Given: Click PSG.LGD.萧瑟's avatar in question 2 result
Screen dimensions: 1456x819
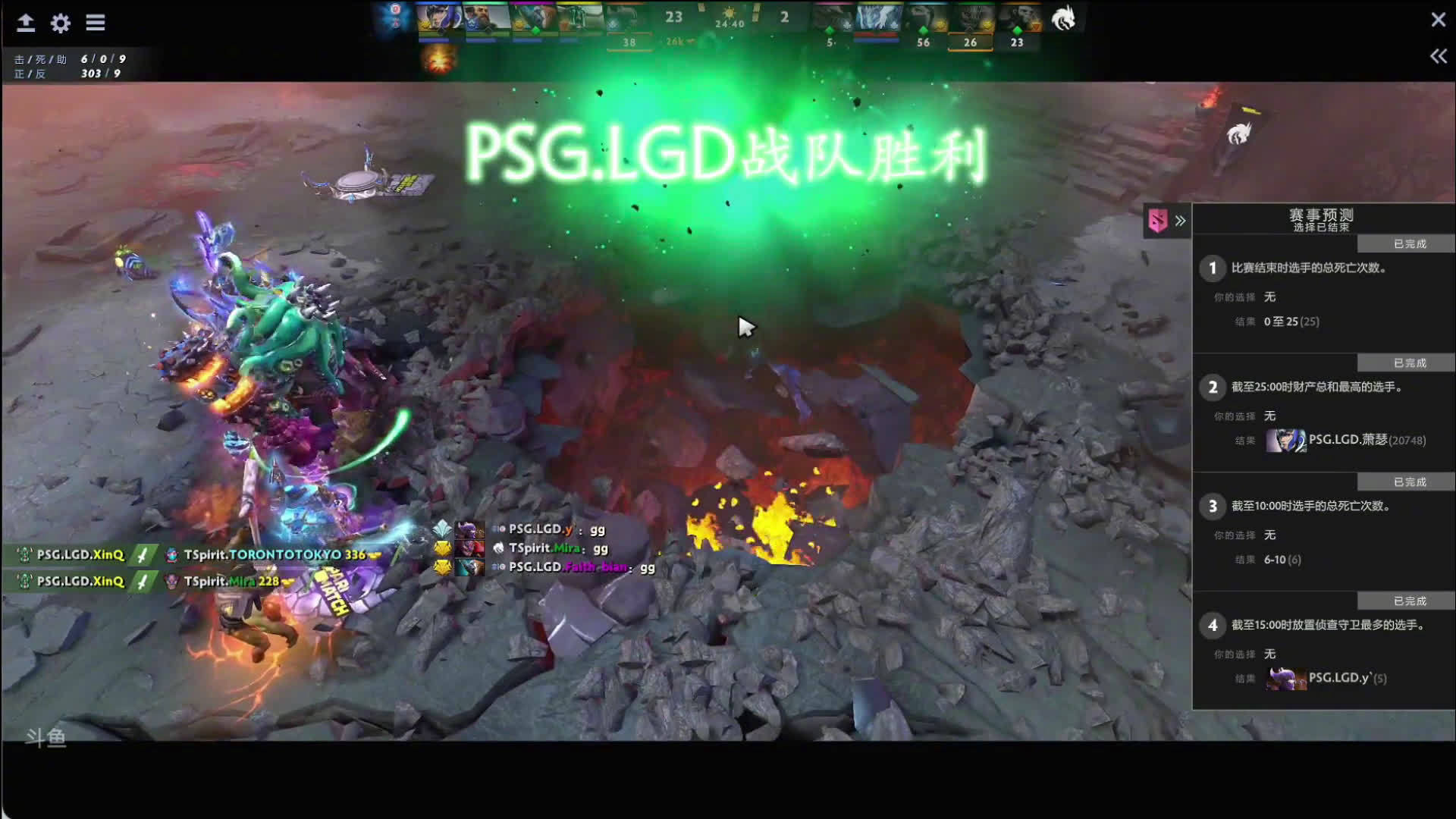Looking at the screenshot, I should pyautogui.click(x=1285, y=440).
